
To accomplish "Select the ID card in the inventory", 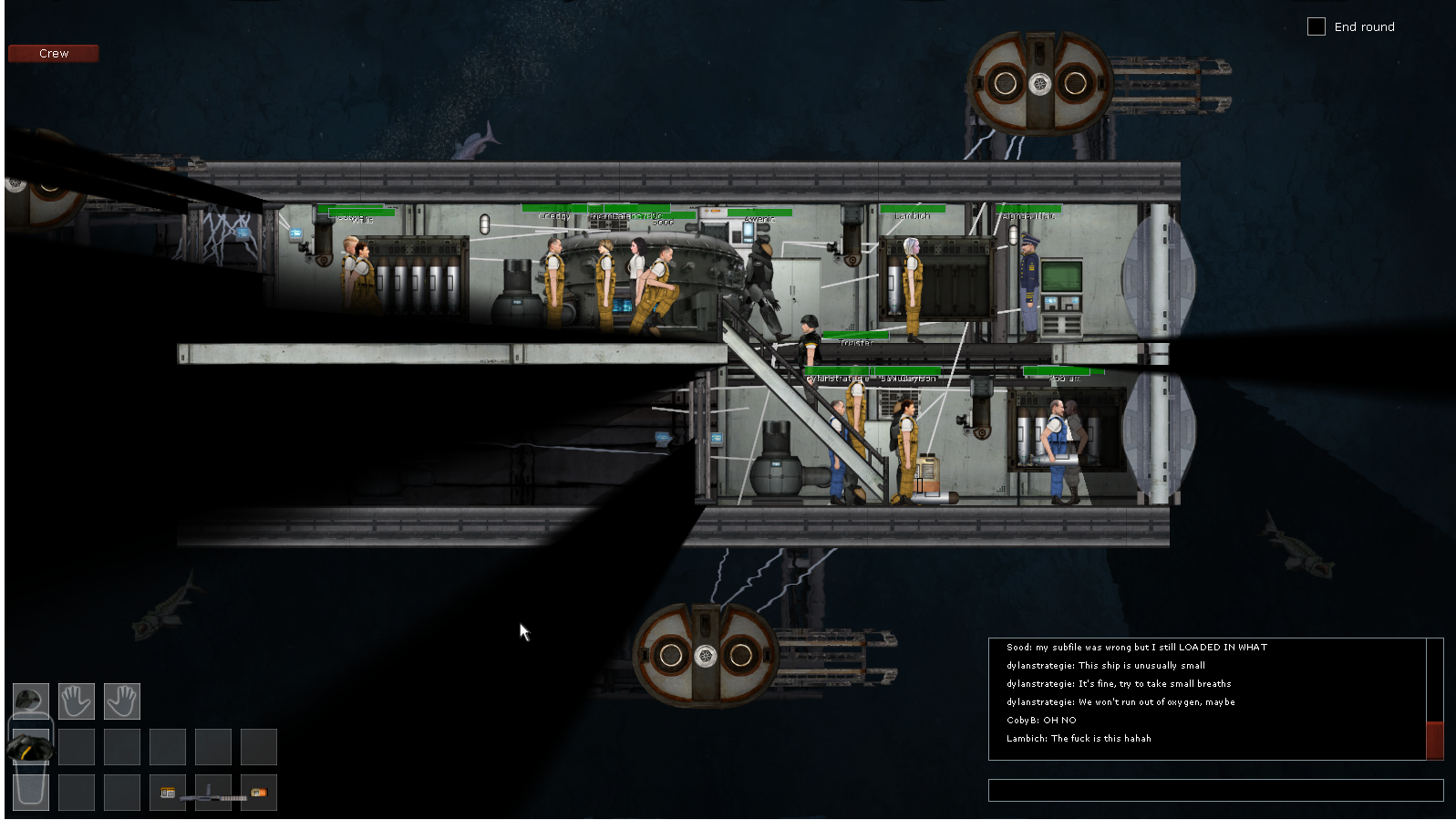I will 167,793.
